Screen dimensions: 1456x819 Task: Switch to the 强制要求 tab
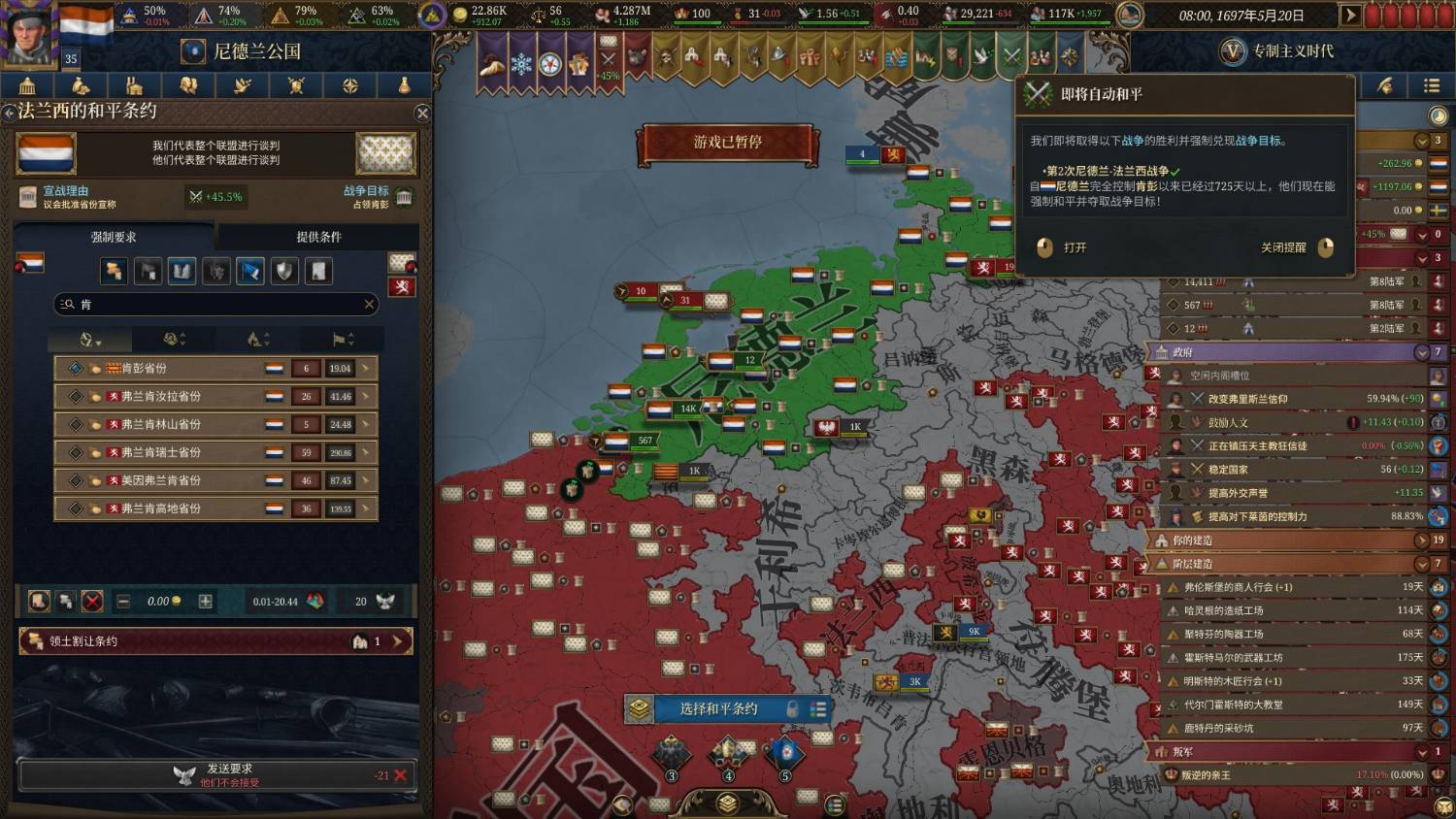pos(114,237)
